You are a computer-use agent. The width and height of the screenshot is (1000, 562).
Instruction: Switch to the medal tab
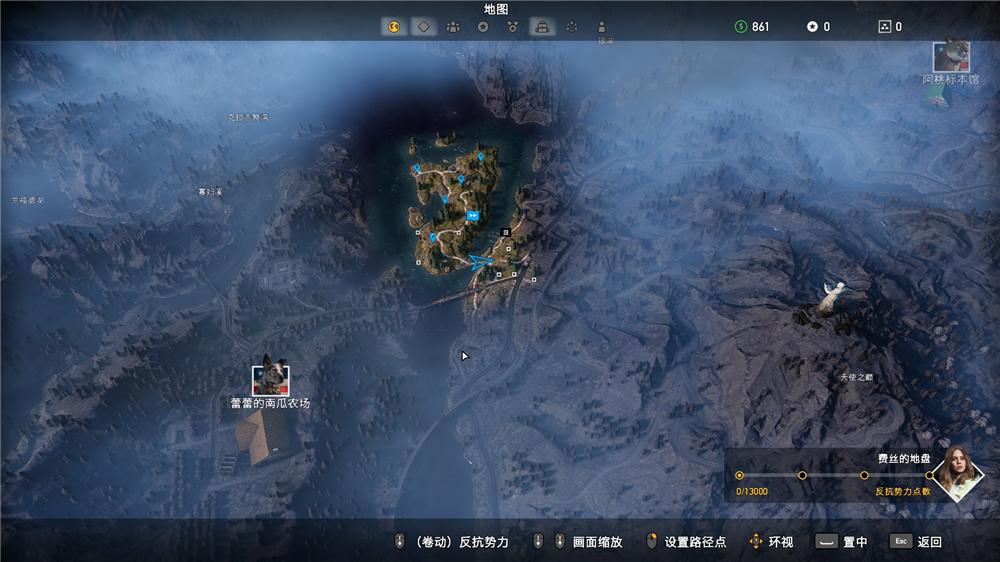(513, 27)
